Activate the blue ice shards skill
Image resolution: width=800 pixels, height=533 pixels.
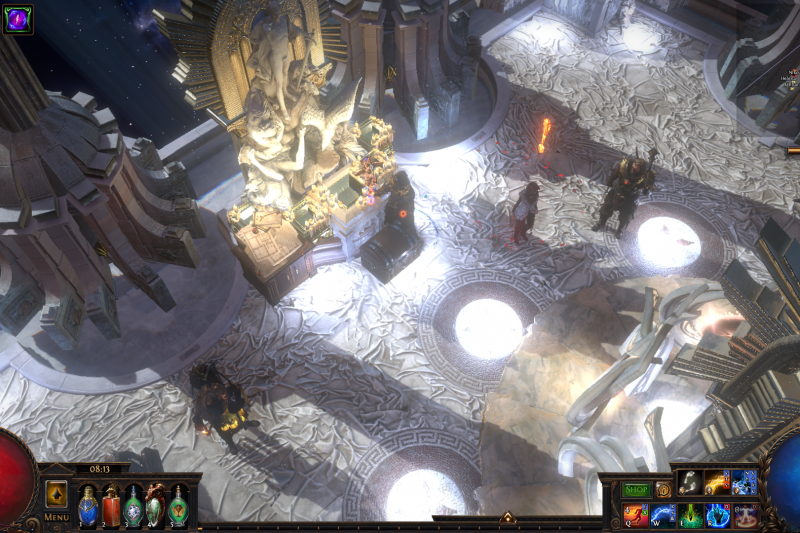point(744,483)
